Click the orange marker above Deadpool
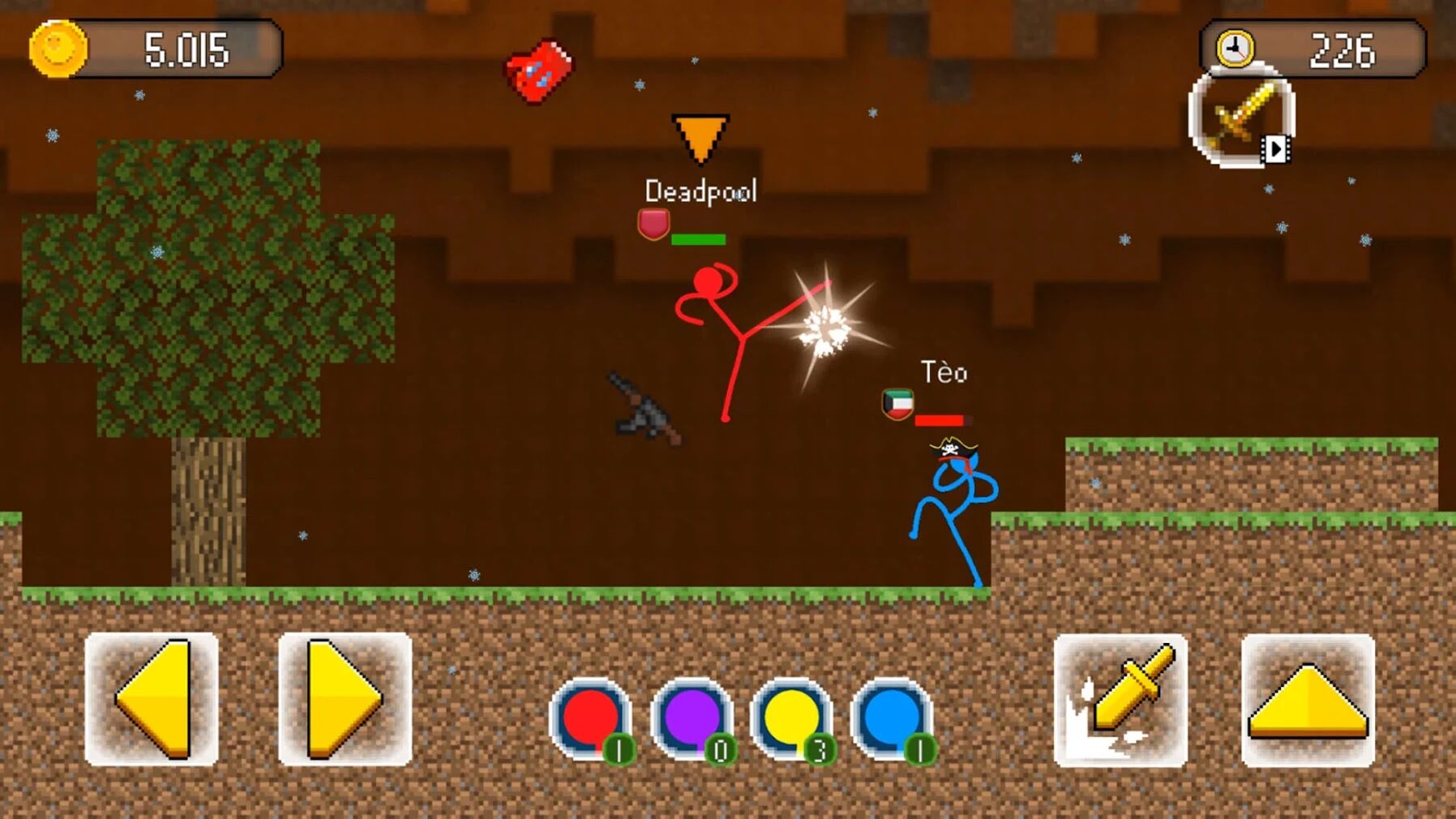Screen dimensions: 1456x819 [700, 139]
